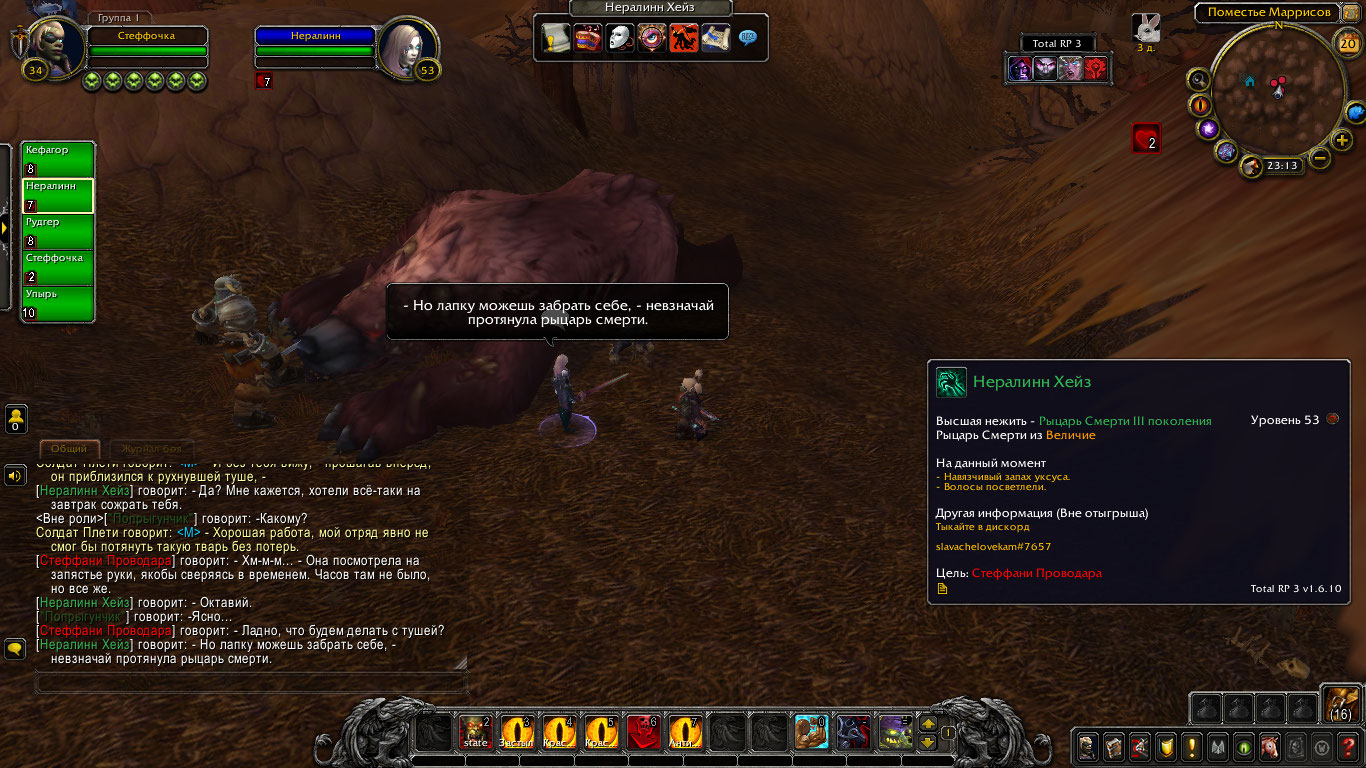Click the red wolf silhouette toolbar icon

tap(684, 38)
